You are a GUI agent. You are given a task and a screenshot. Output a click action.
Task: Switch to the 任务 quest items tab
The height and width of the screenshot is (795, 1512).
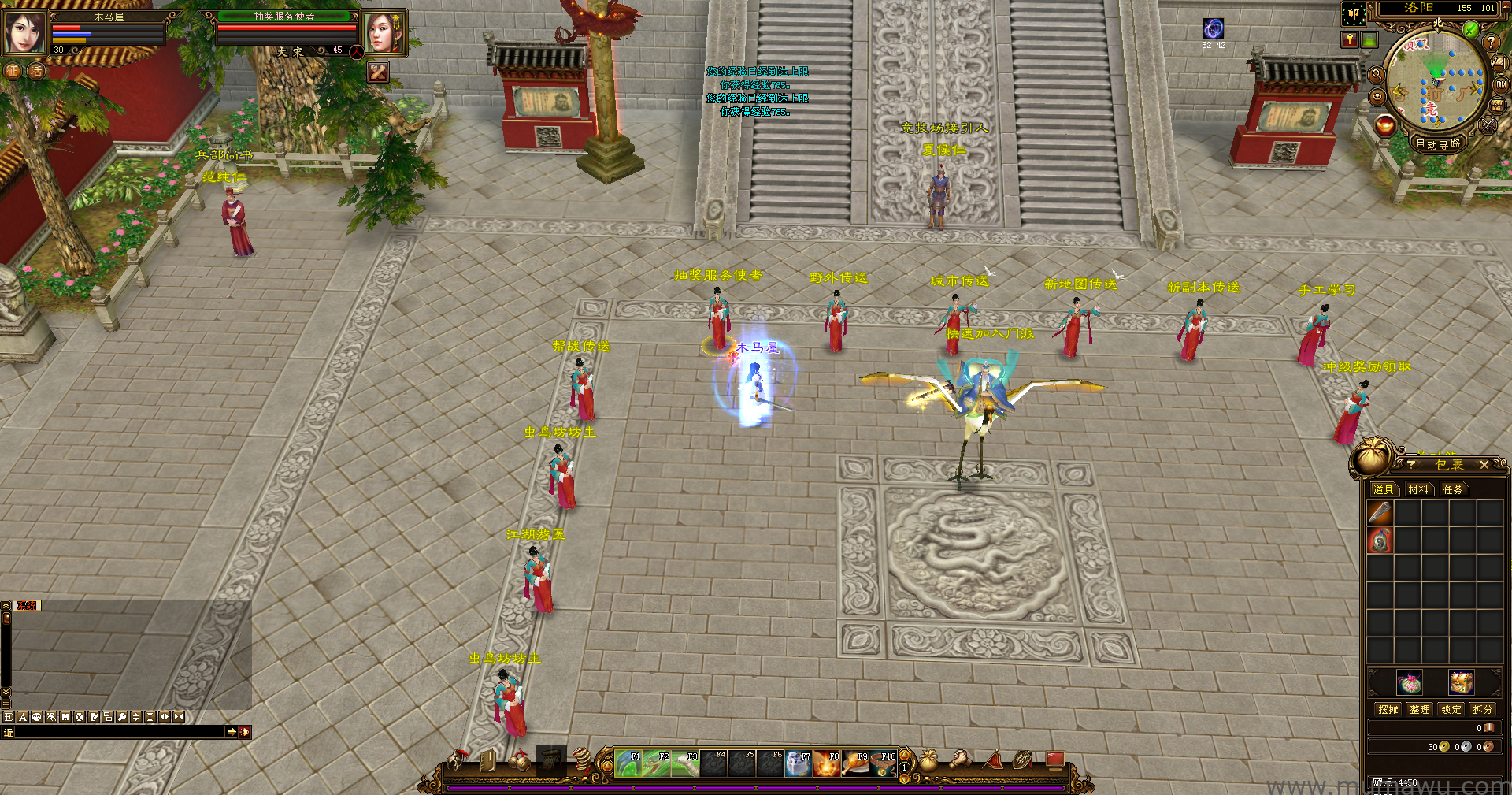pyautogui.click(x=1453, y=489)
